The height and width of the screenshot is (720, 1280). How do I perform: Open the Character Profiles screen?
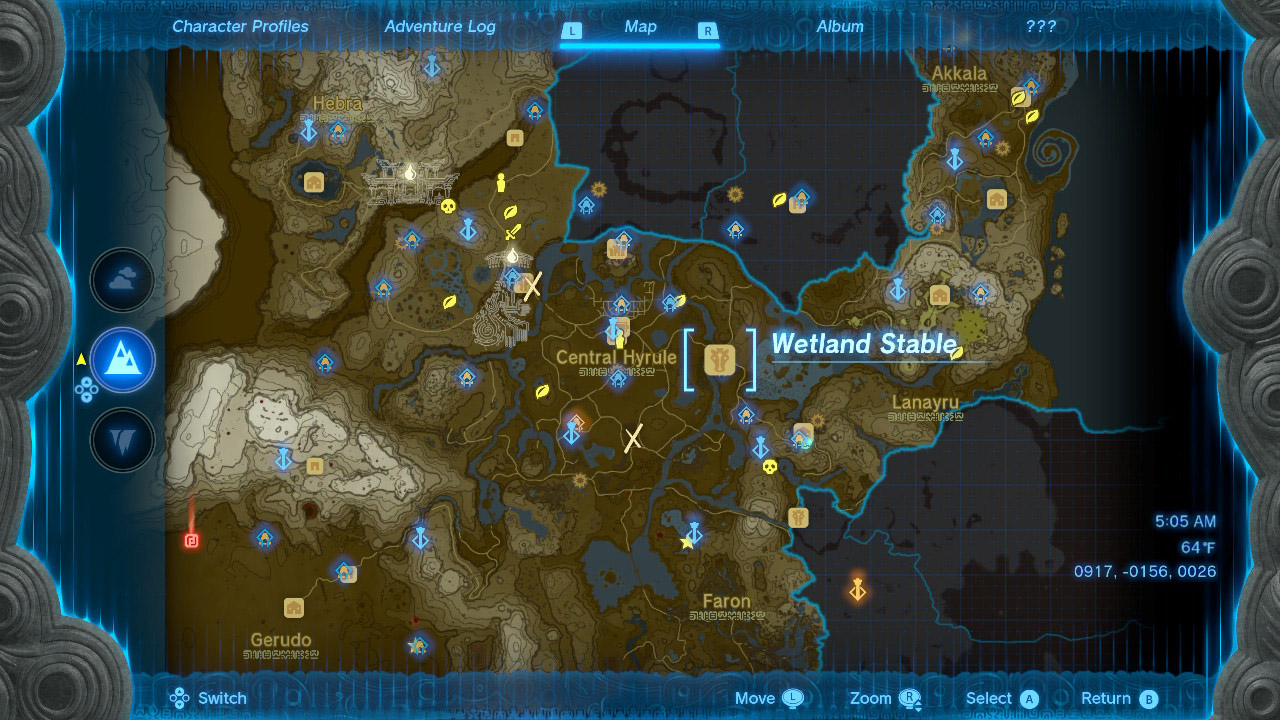click(x=239, y=26)
